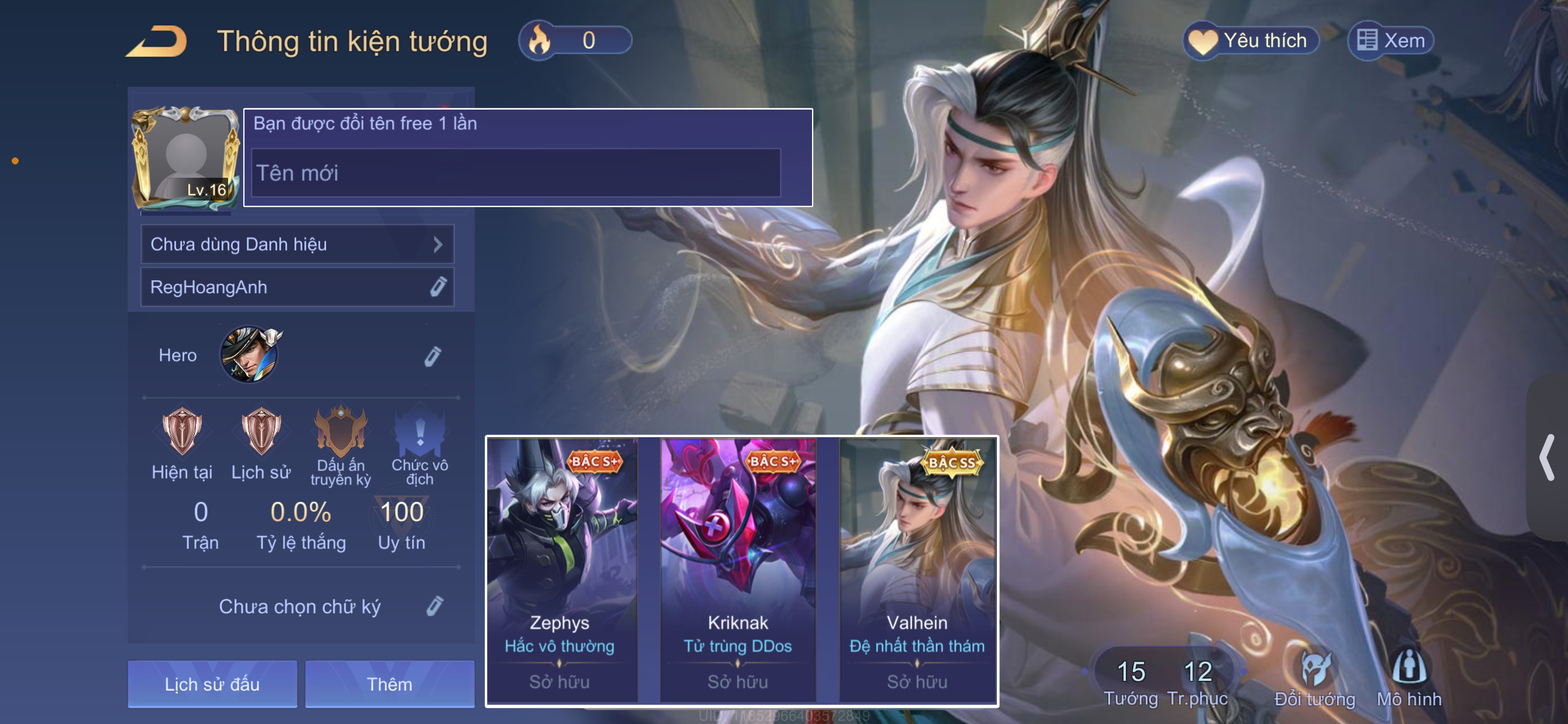Image resolution: width=1568 pixels, height=724 pixels.
Task: Open the Chức vô địch badge
Action: point(419,433)
